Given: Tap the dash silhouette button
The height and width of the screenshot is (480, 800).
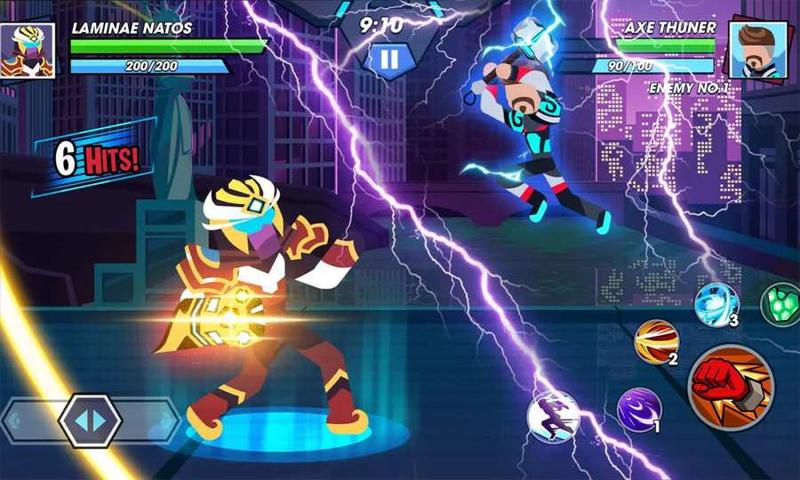Looking at the screenshot, I should [x=553, y=417].
